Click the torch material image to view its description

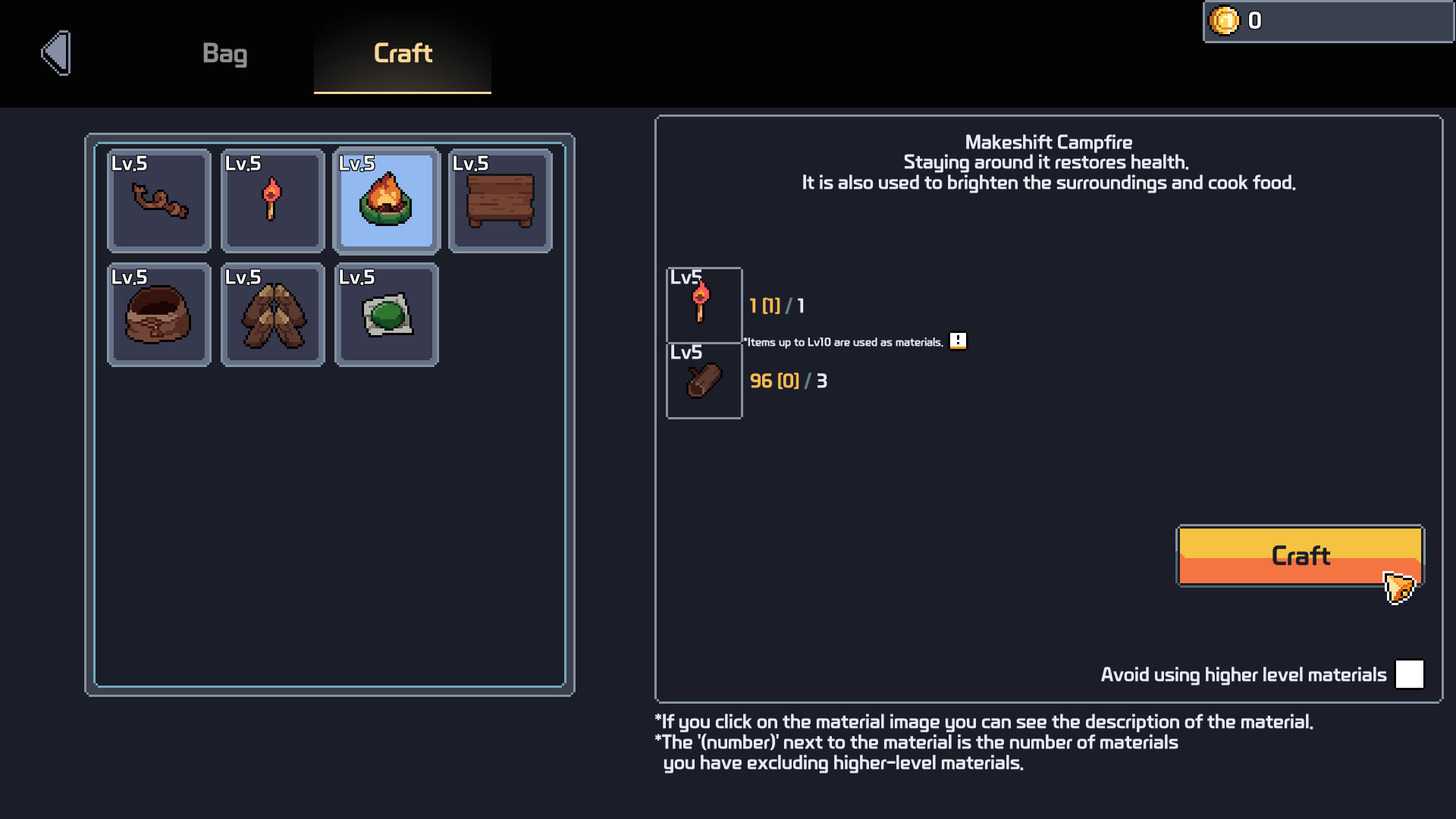[x=704, y=304]
